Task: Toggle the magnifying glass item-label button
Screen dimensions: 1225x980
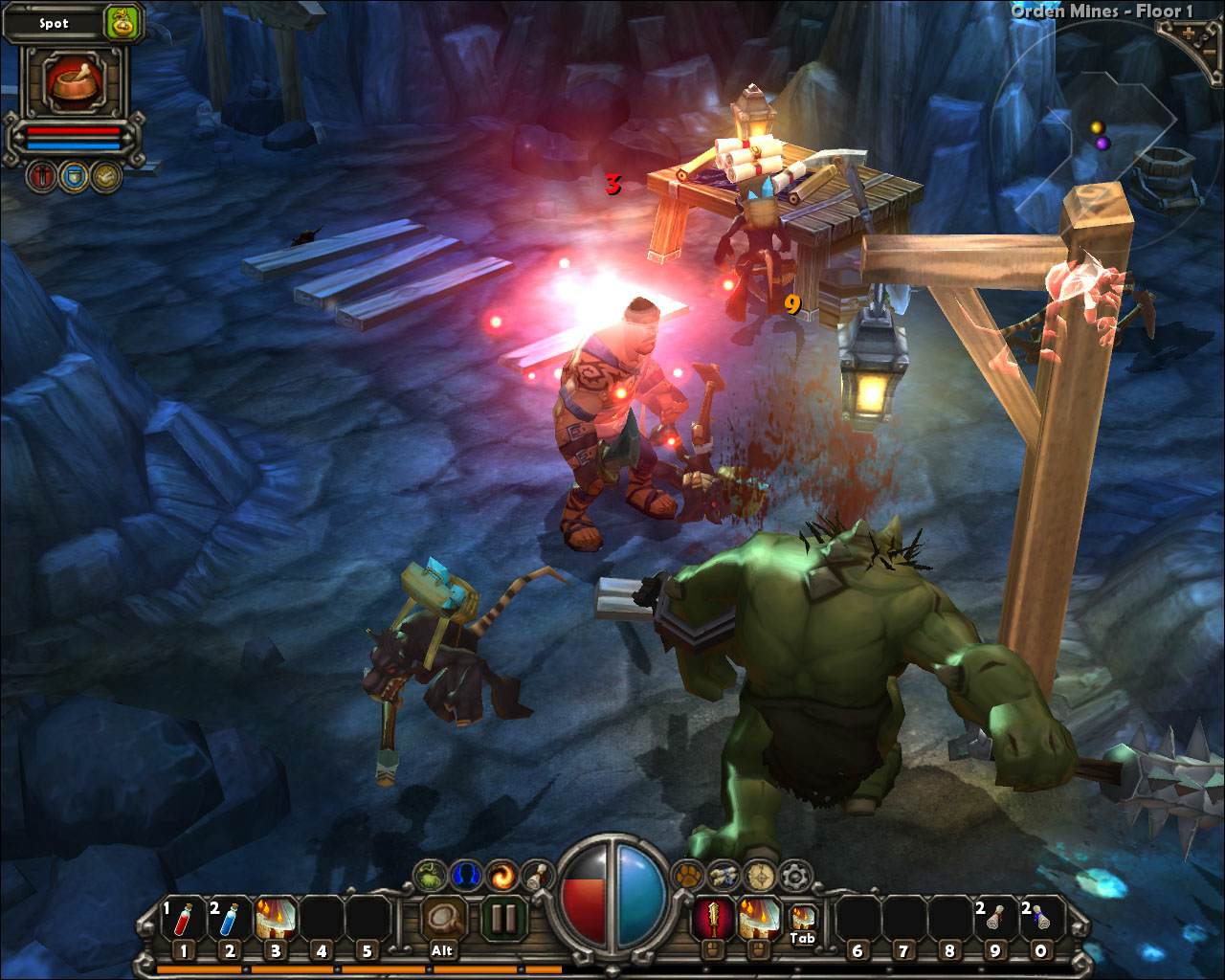Action: coord(442,919)
